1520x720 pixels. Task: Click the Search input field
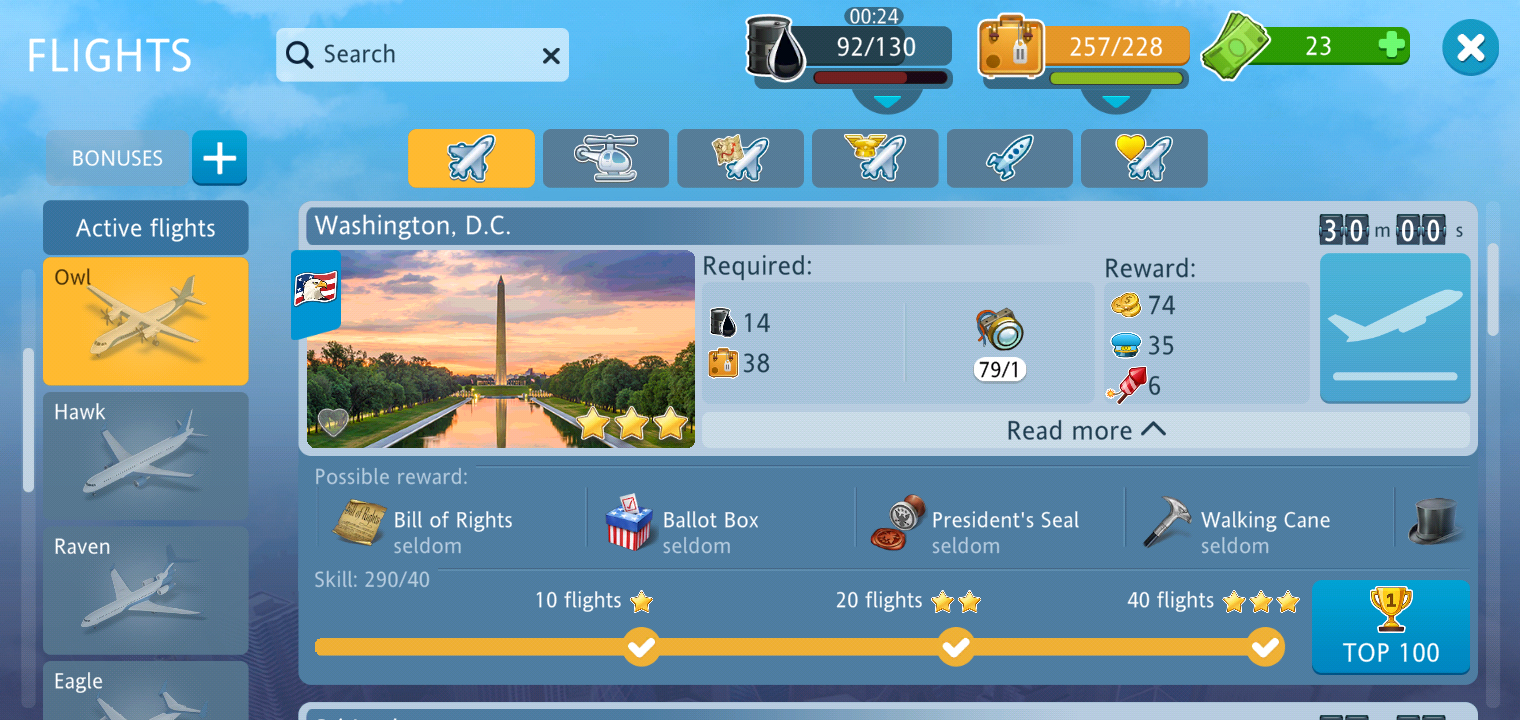(410, 55)
